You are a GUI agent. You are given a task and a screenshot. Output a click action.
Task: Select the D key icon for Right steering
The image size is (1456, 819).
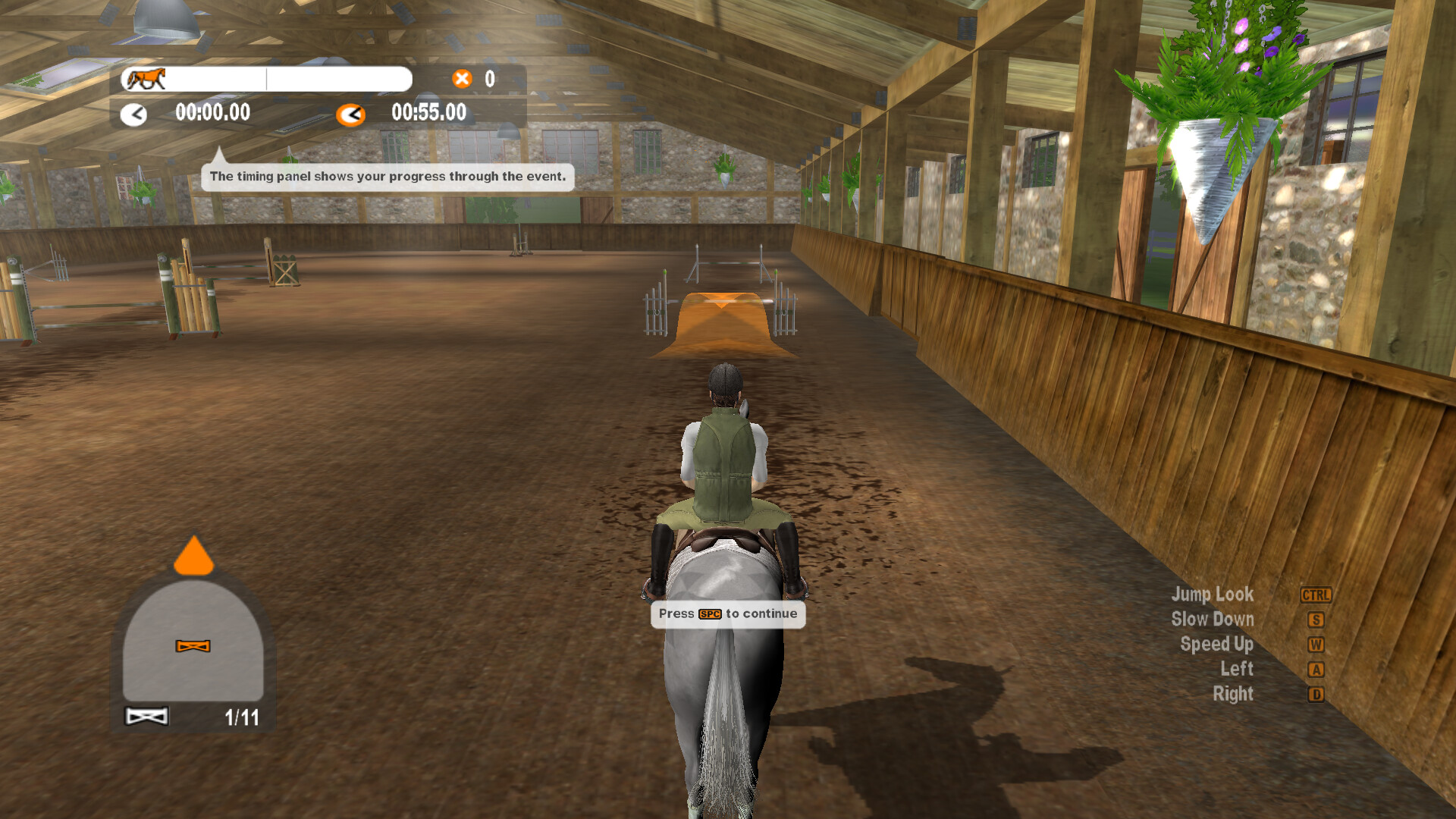pyautogui.click(x=1315, y=695)
